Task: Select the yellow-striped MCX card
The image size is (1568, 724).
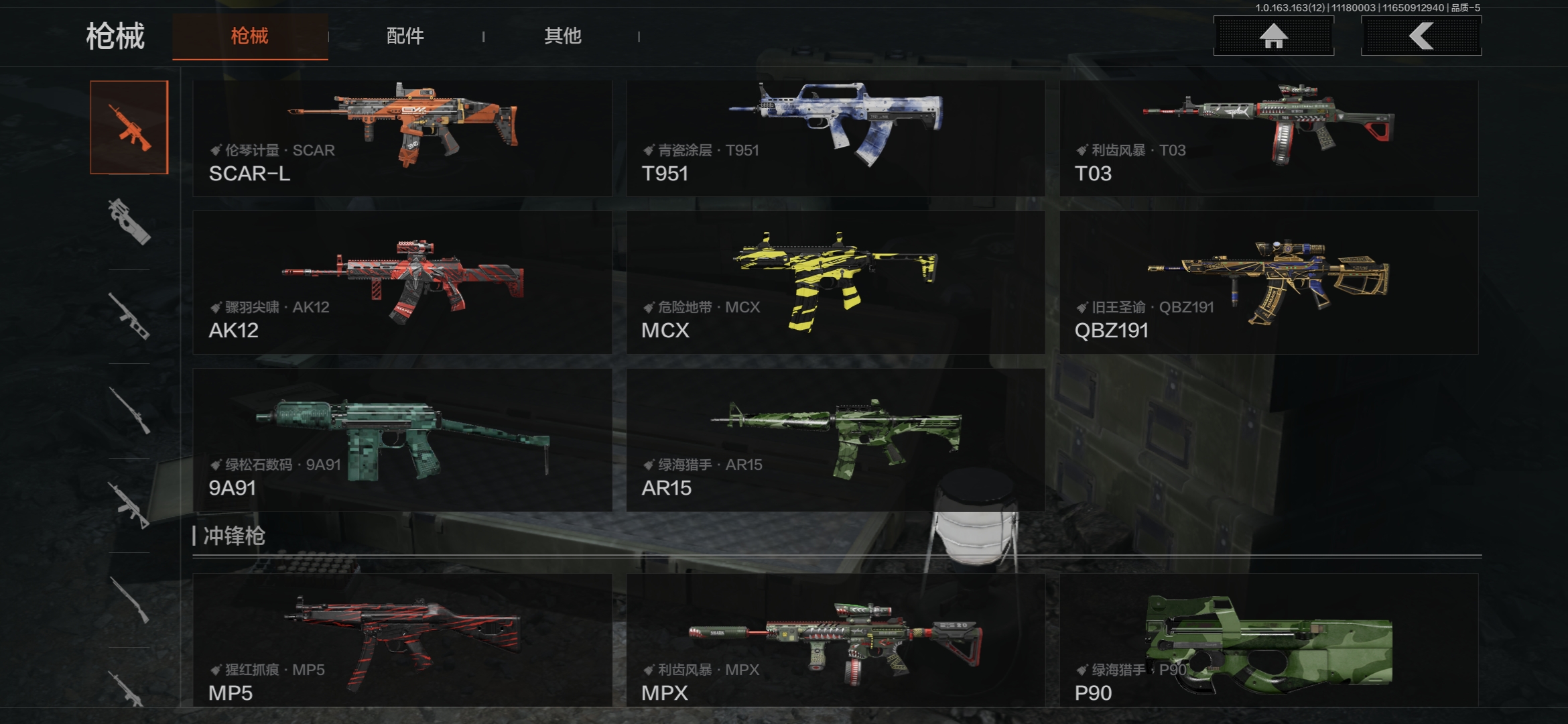Action: [x=835, y=282]
